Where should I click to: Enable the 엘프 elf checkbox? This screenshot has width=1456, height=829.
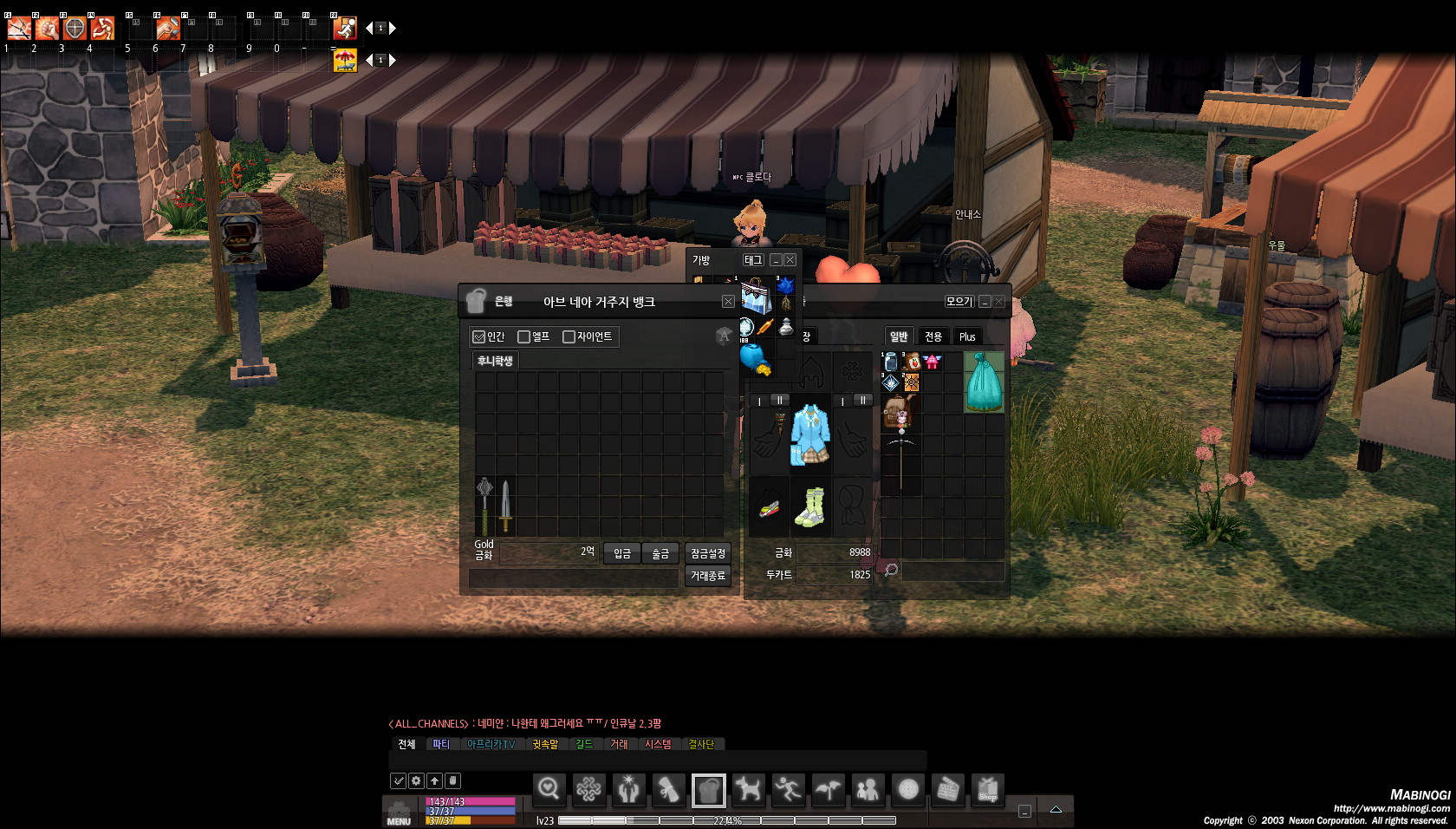tap(523, 336)
